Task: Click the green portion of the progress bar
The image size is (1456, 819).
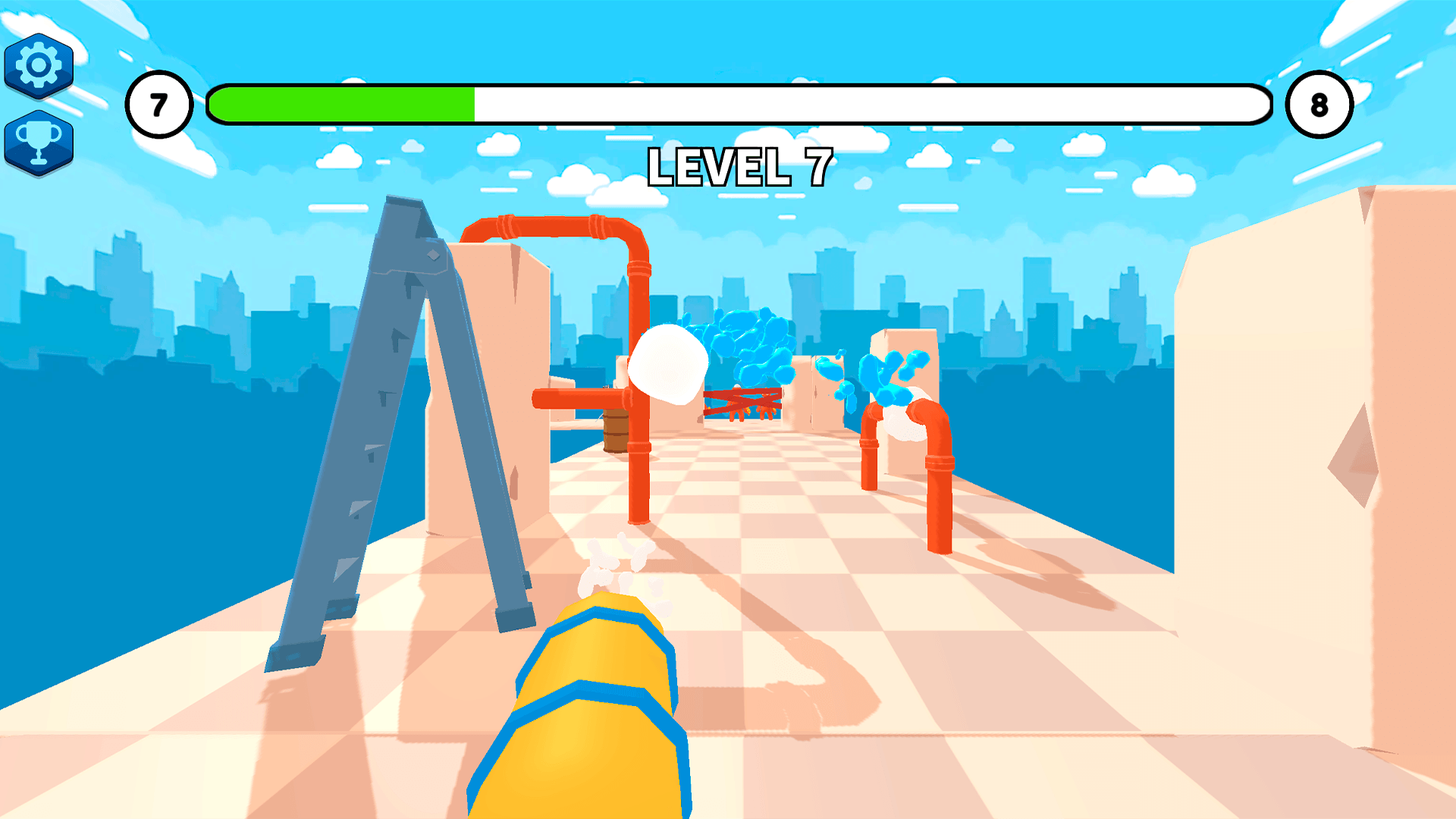Action: point(341,105)
